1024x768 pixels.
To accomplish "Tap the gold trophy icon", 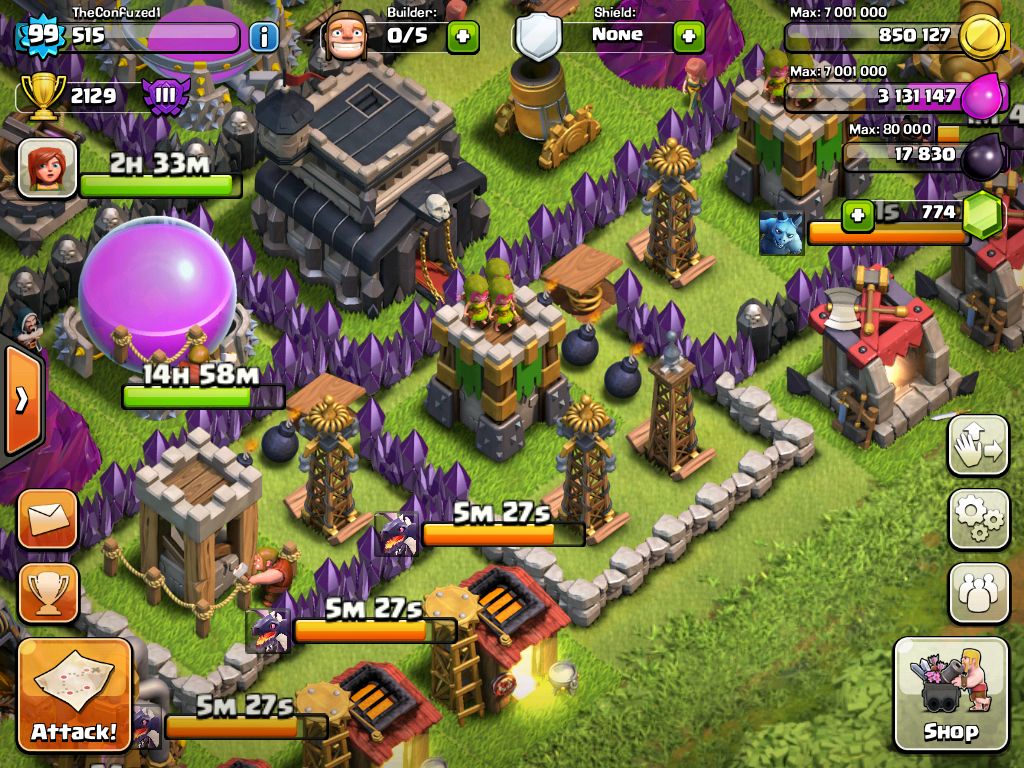I will coord(42,96).
